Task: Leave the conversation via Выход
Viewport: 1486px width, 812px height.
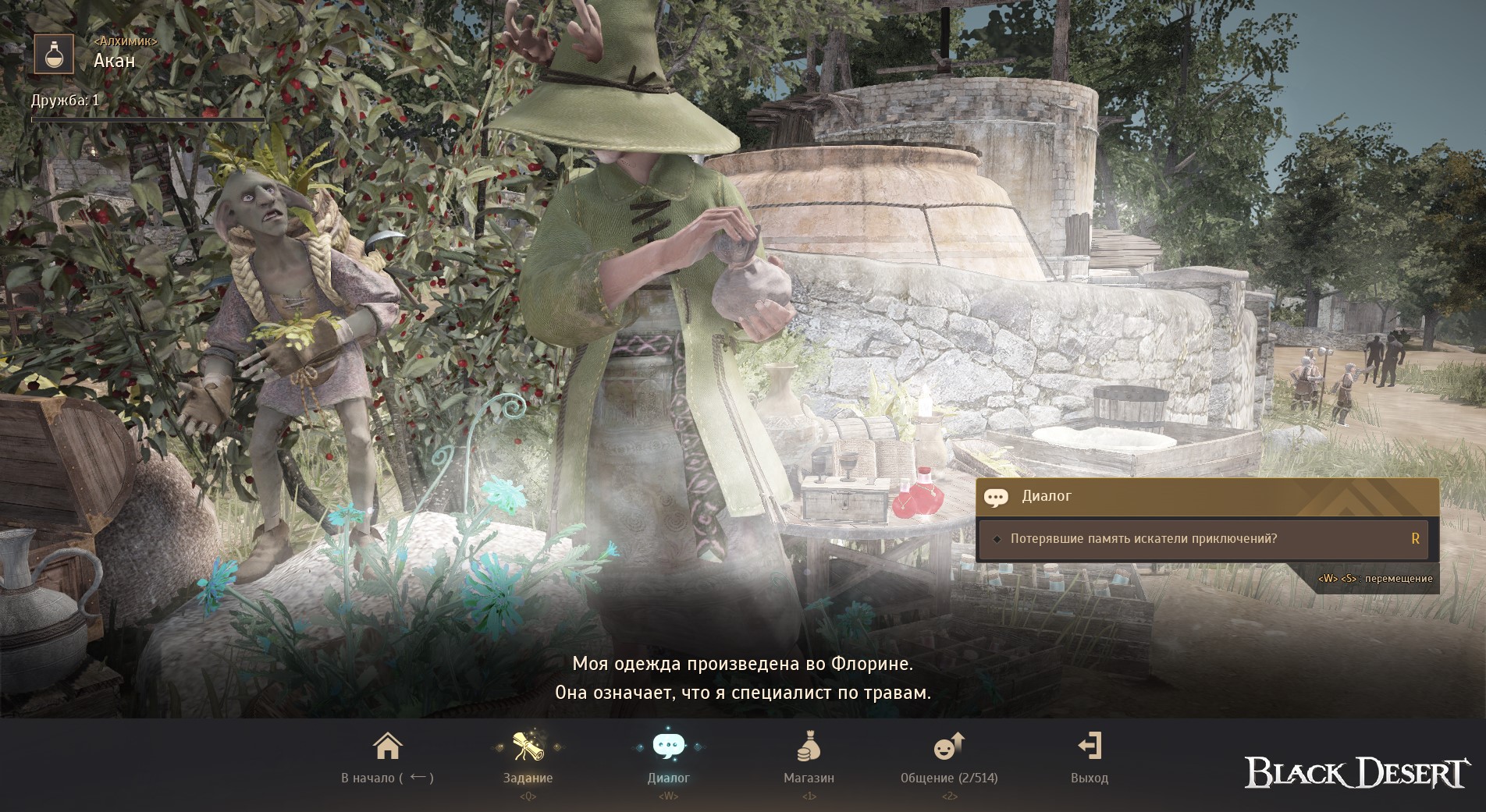Action: click(1089, 757)
